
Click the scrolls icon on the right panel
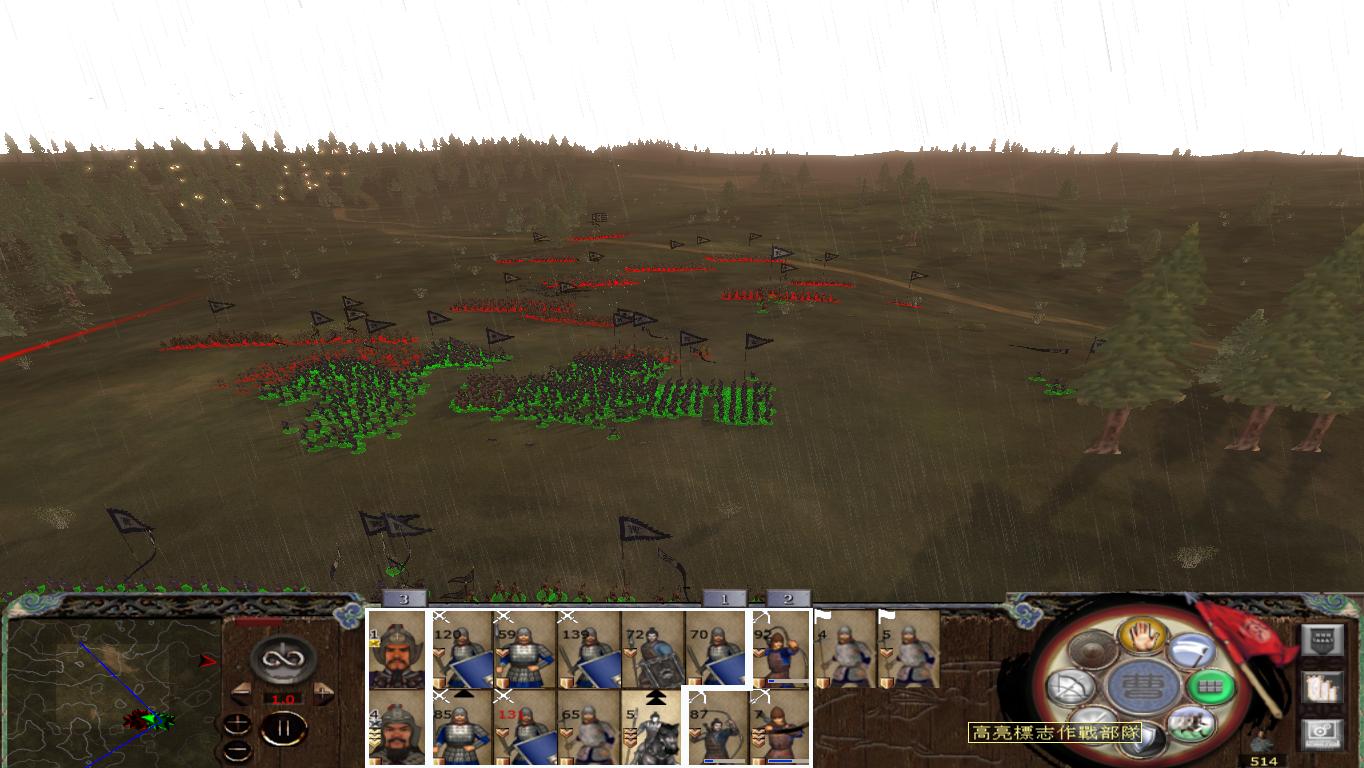[1321, 688]
